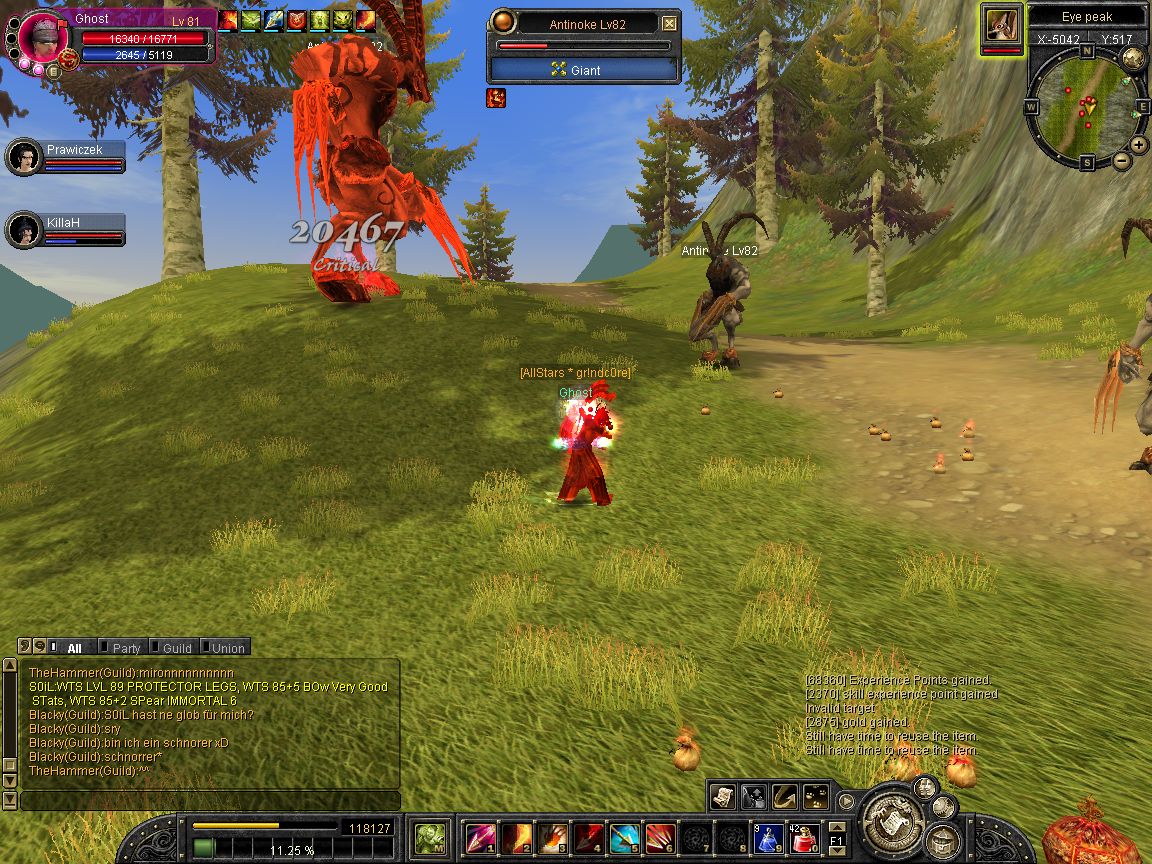Use the blue mana potion in slot 9

(768, 837)
